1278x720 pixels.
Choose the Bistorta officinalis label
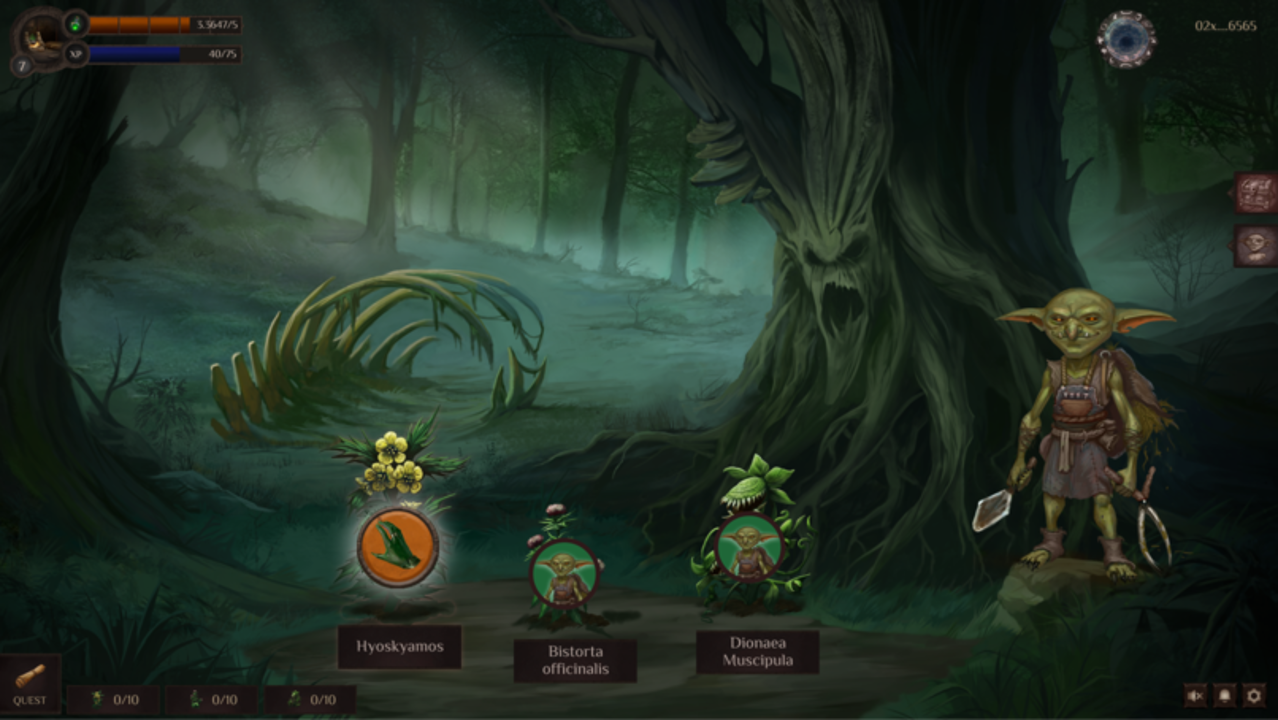pyautogui.click(x=575, y=660)
